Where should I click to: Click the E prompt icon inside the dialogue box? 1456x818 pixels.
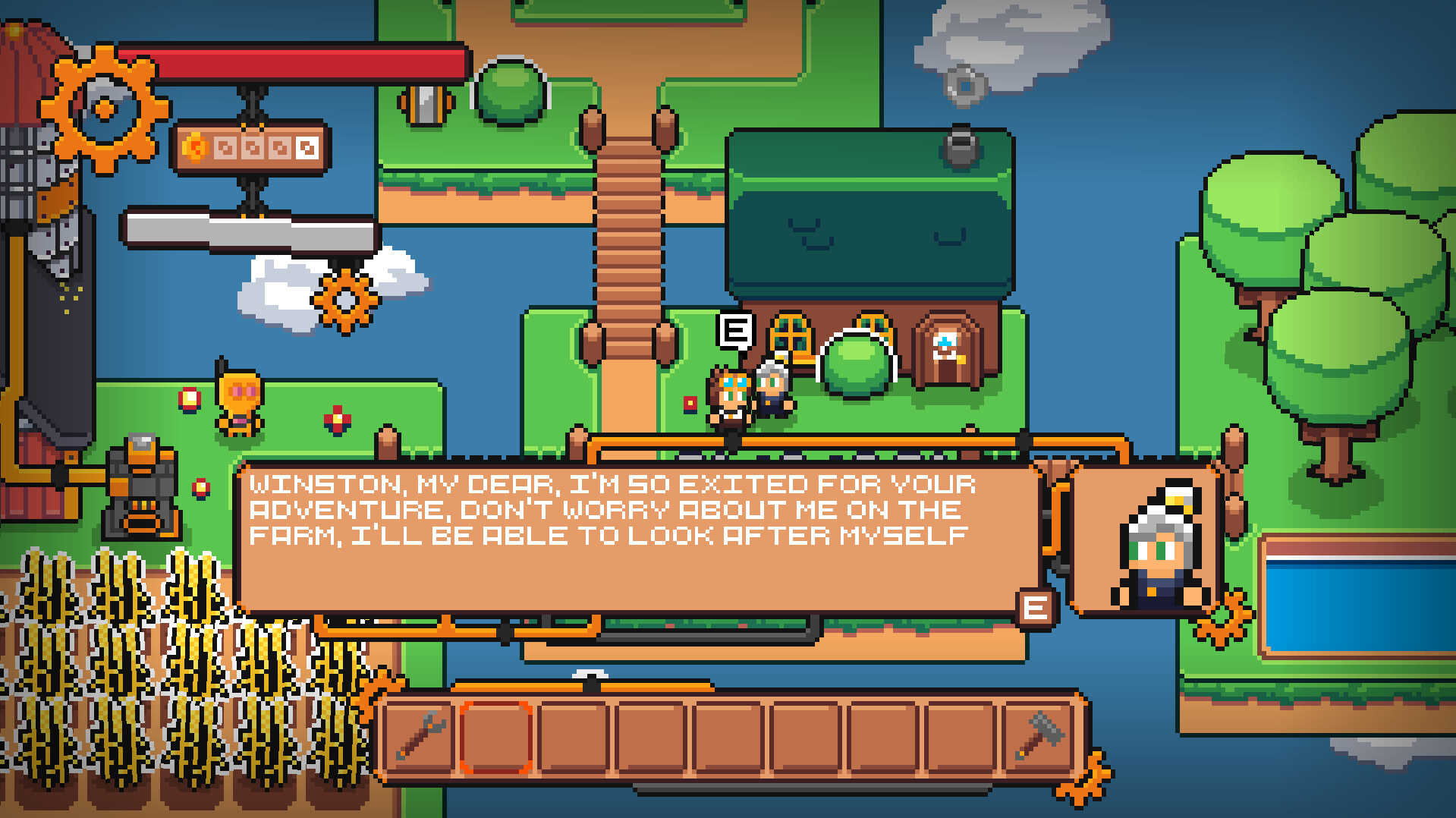click(1035, 607)
